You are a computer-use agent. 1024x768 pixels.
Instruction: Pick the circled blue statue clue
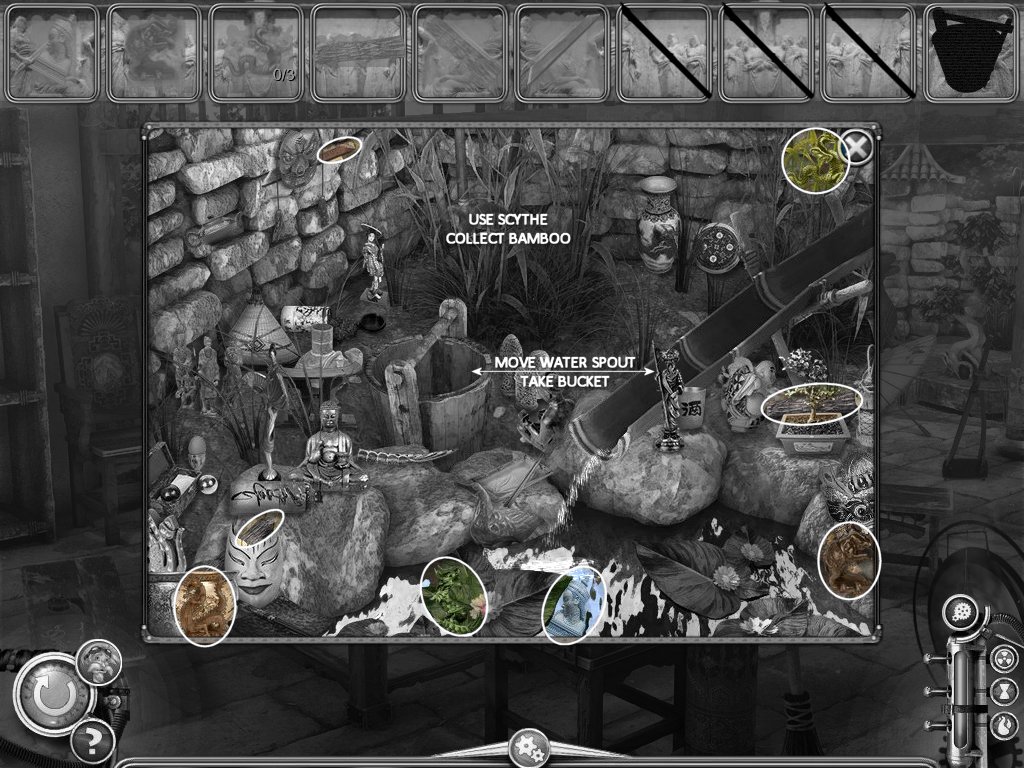coord(574,604)
